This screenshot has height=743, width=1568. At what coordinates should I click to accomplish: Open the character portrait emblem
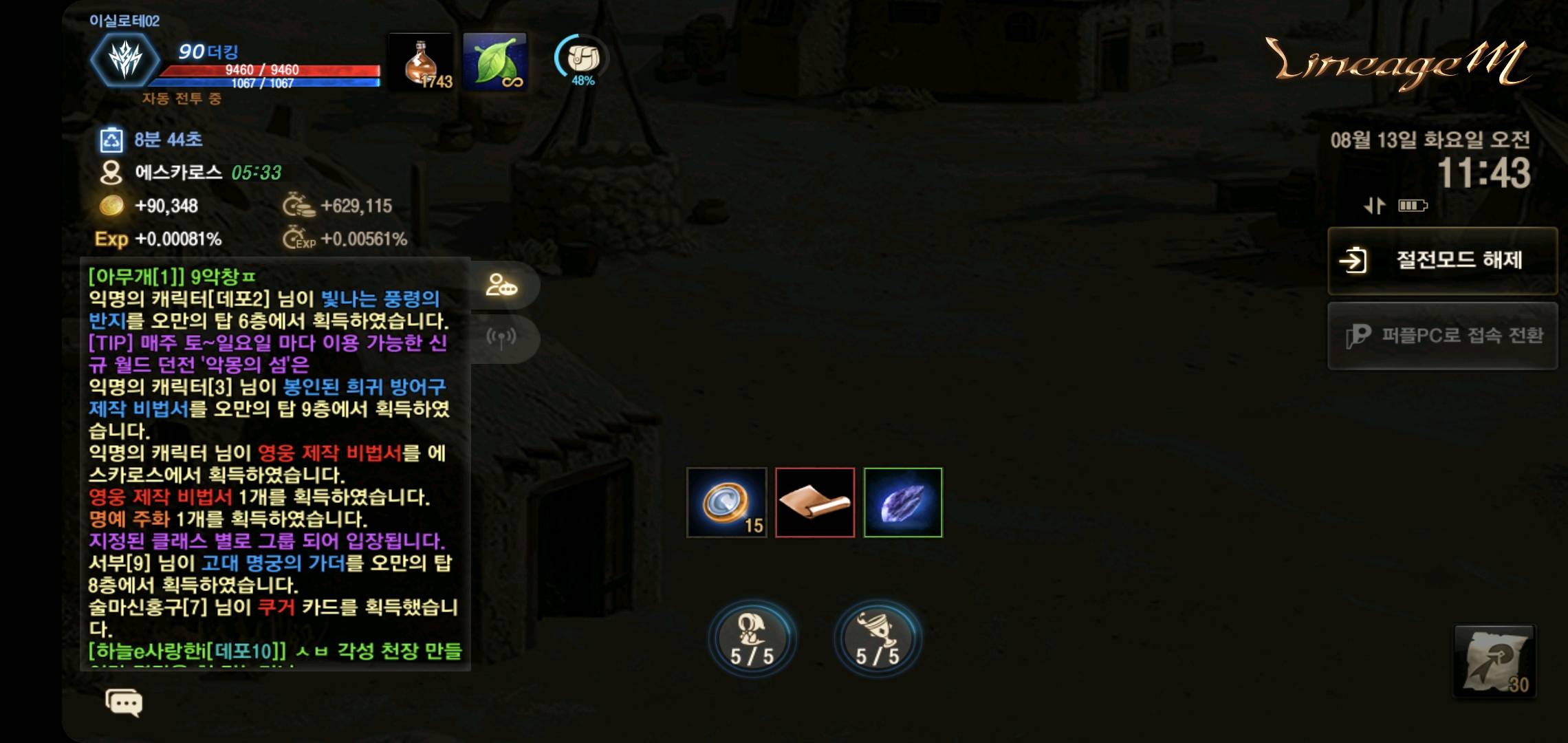(125, 59)
